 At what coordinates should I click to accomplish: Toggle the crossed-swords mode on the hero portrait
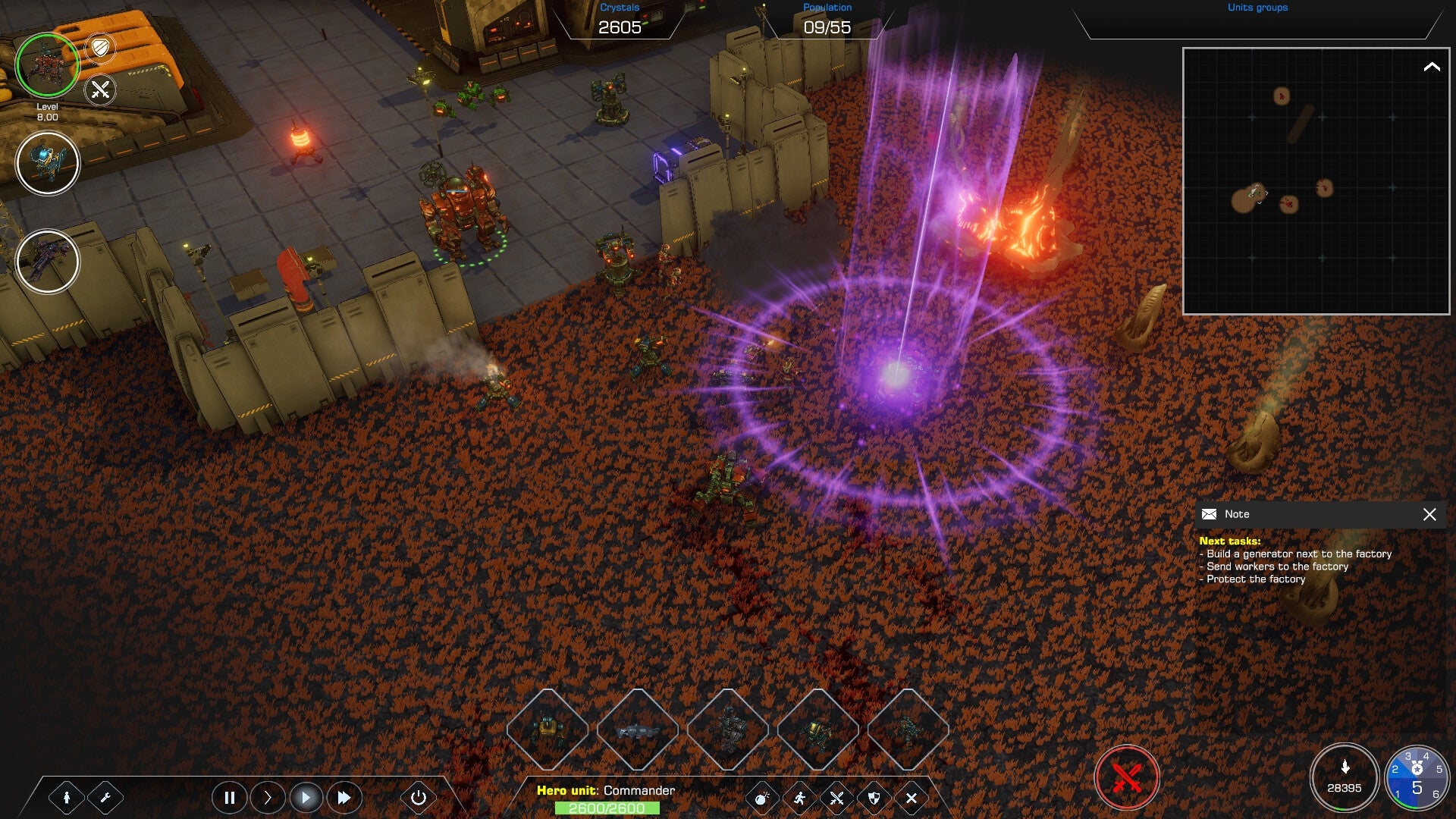click(x=99, y=92)
